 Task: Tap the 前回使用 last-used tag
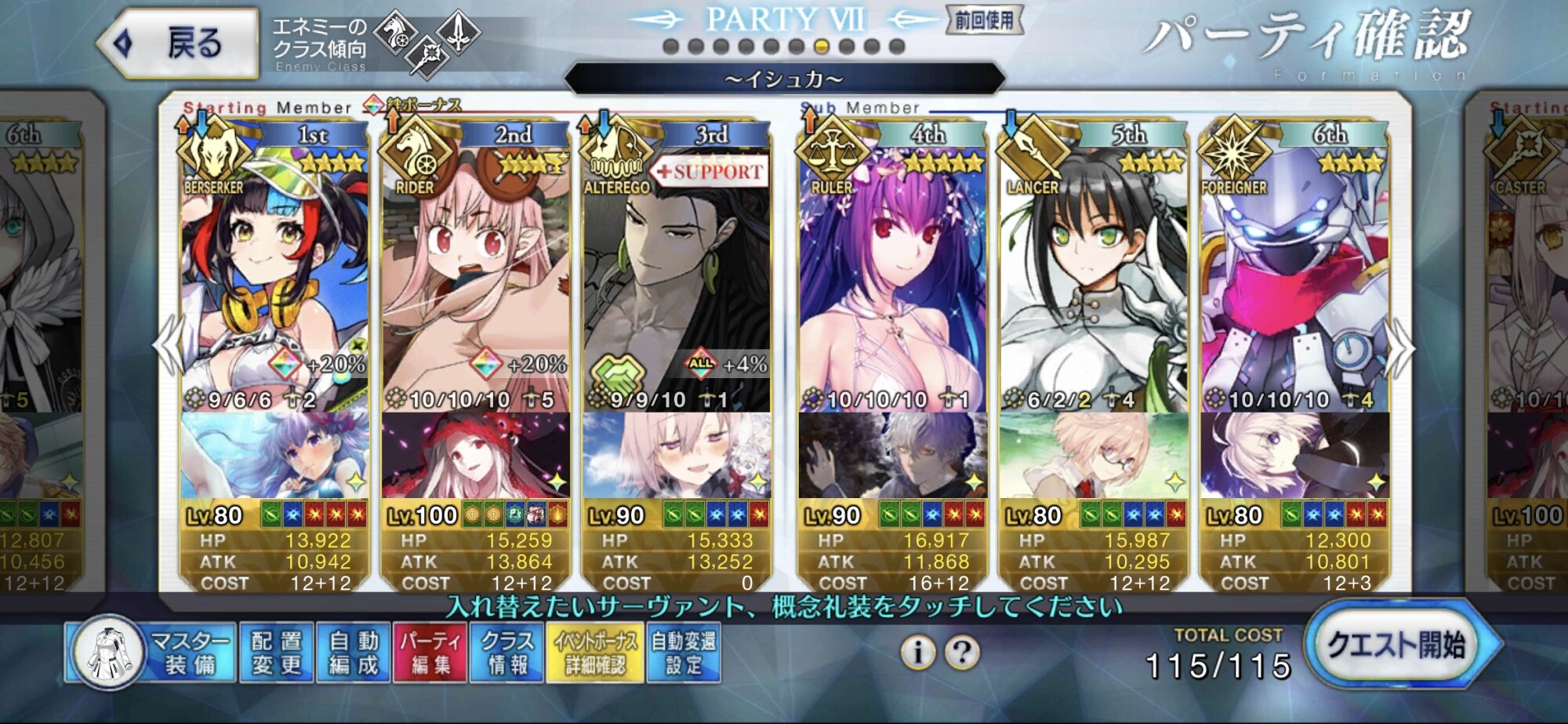point(985,20)
